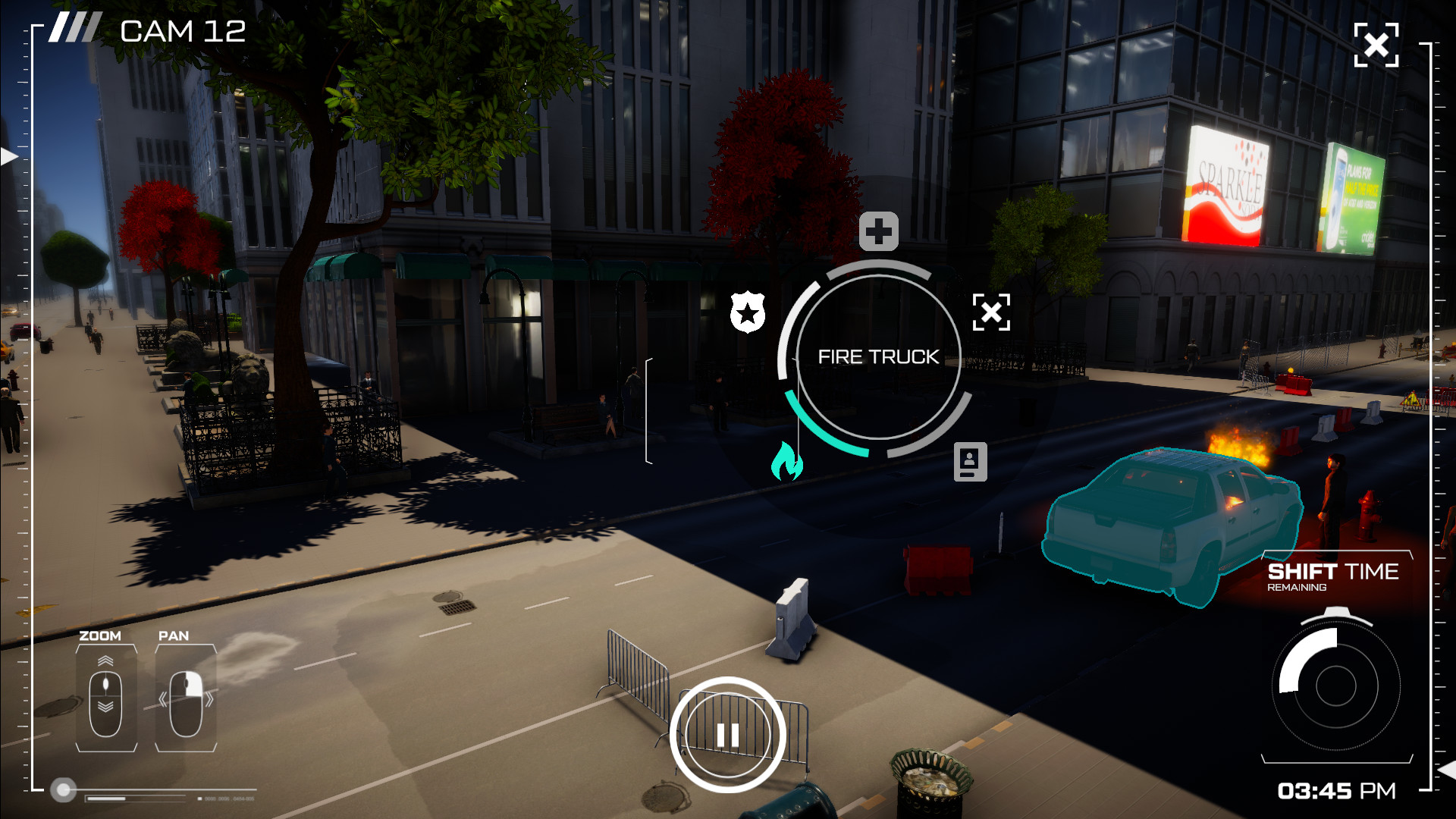Switch camera using the right edge arrow
The width and height of the screenshot is (1456, 819).
click(x=1447, y=770)
